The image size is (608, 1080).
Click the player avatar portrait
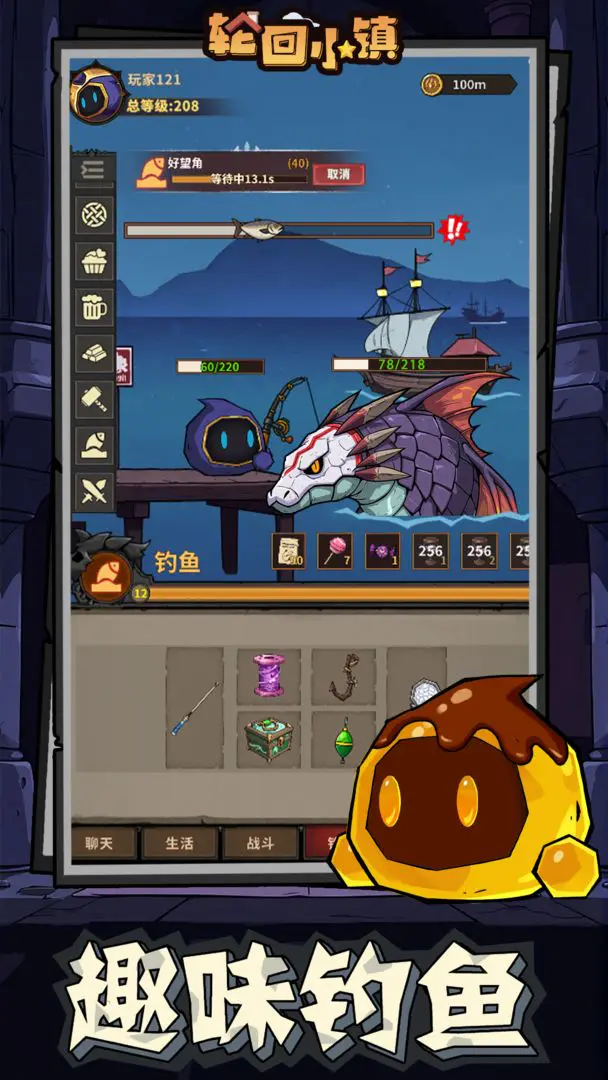[95, 93]
